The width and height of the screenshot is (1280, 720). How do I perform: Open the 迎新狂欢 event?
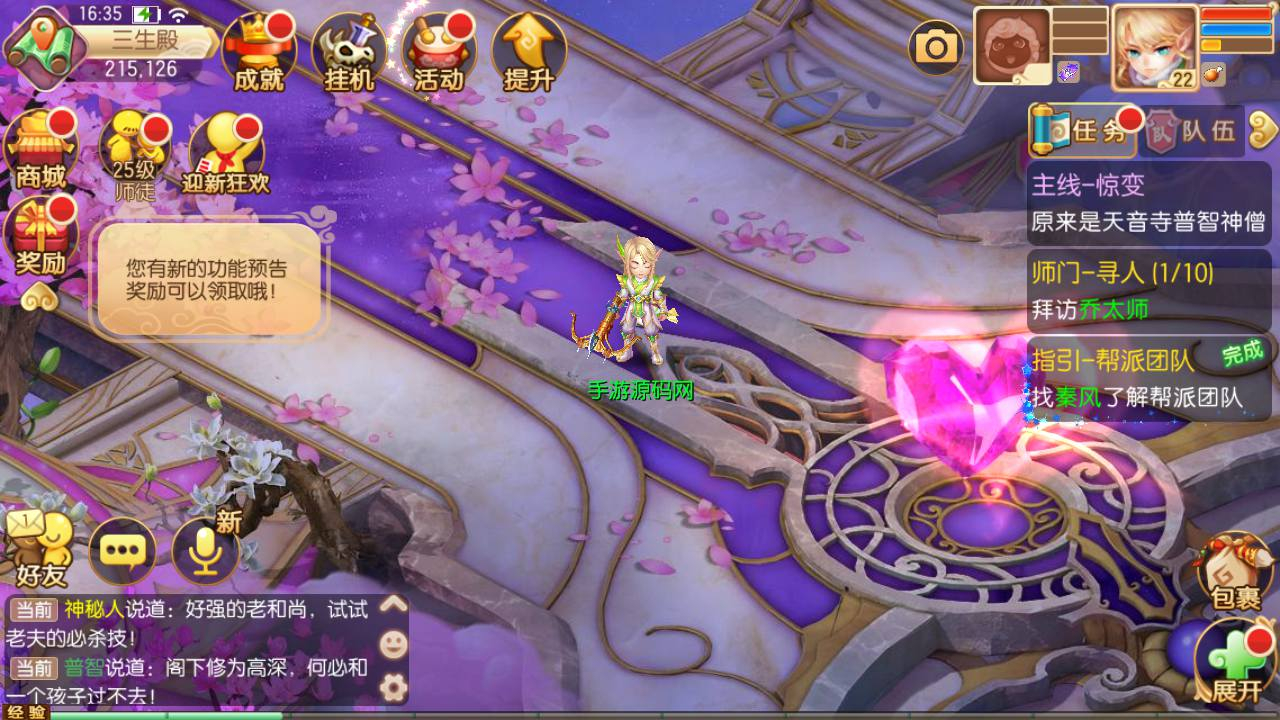226,152
